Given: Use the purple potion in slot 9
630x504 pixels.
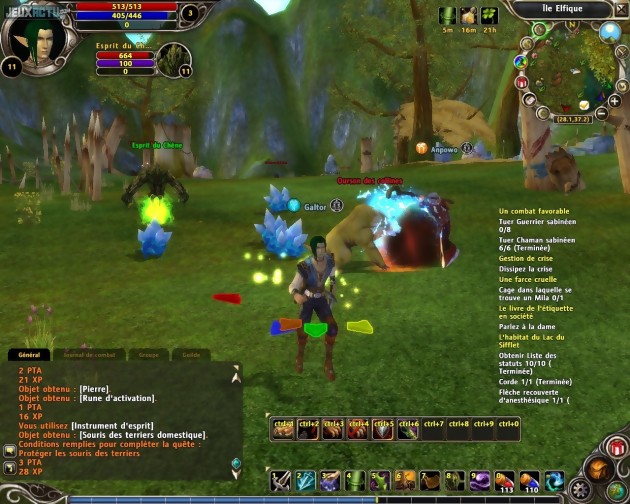Looking at the screenshot, I should tap(480, 481).
